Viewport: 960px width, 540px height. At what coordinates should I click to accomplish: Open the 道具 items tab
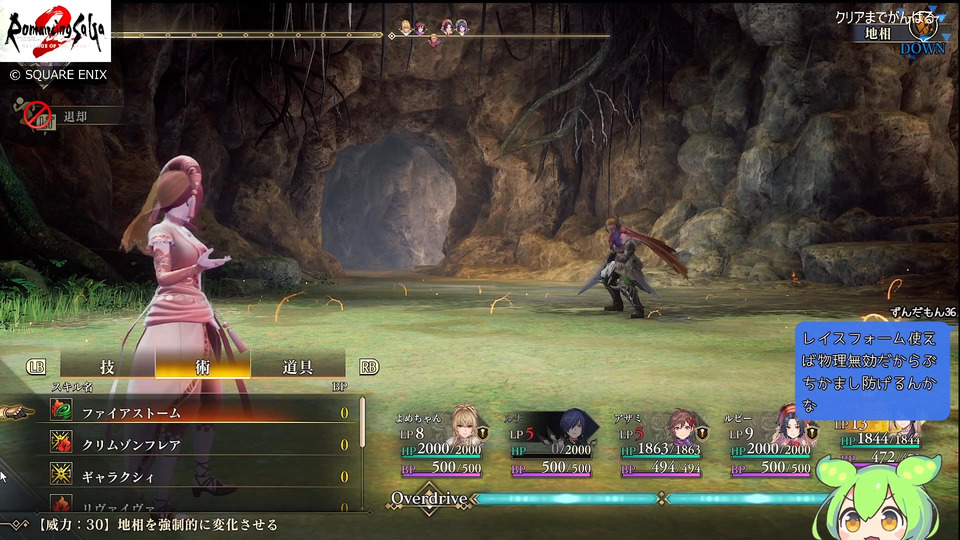click(x=298, y=366)
